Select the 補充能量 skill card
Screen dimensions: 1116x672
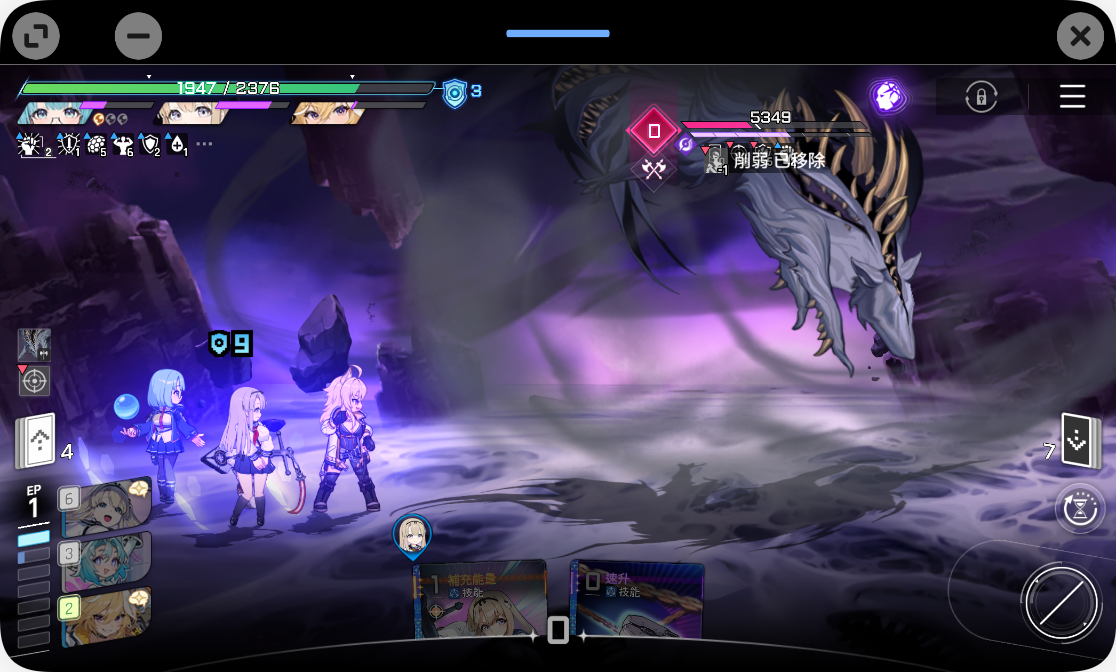[x=480, y=600]
